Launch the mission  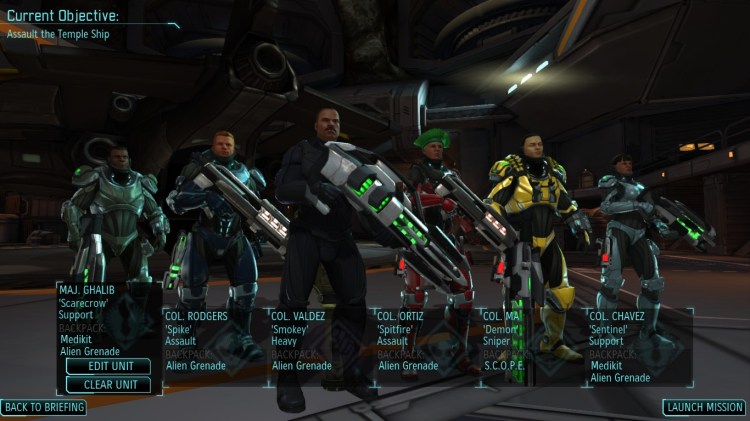704,407
